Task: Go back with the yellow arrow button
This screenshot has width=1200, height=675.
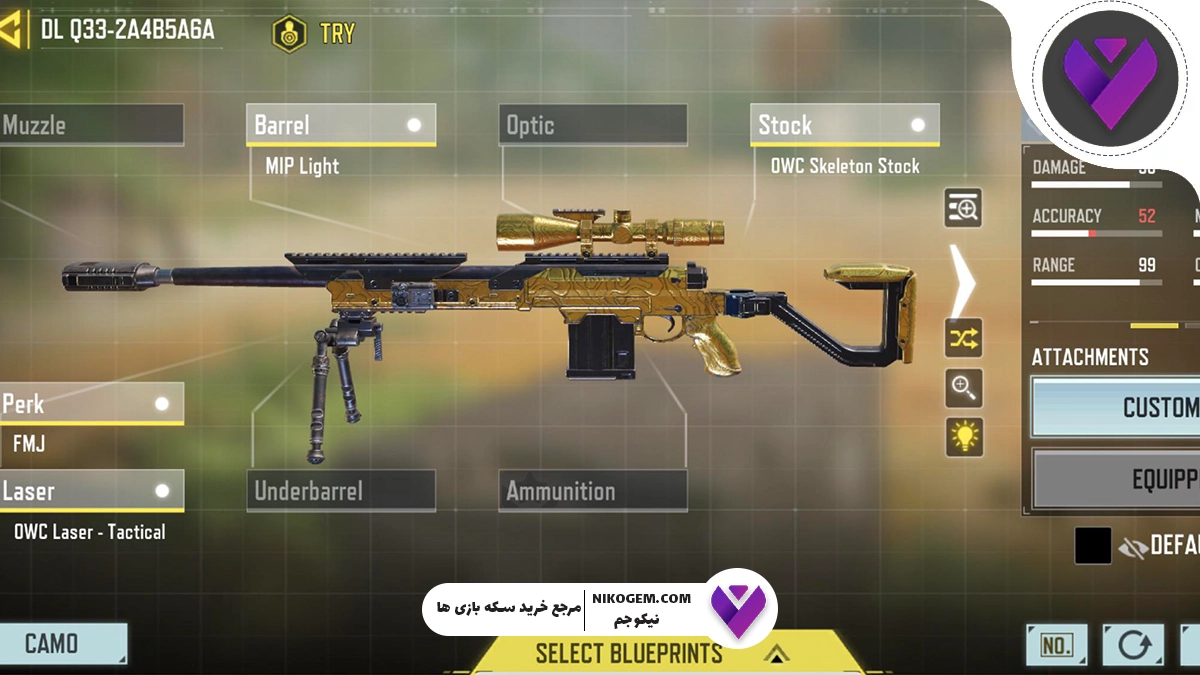Action: click(13, 32)
